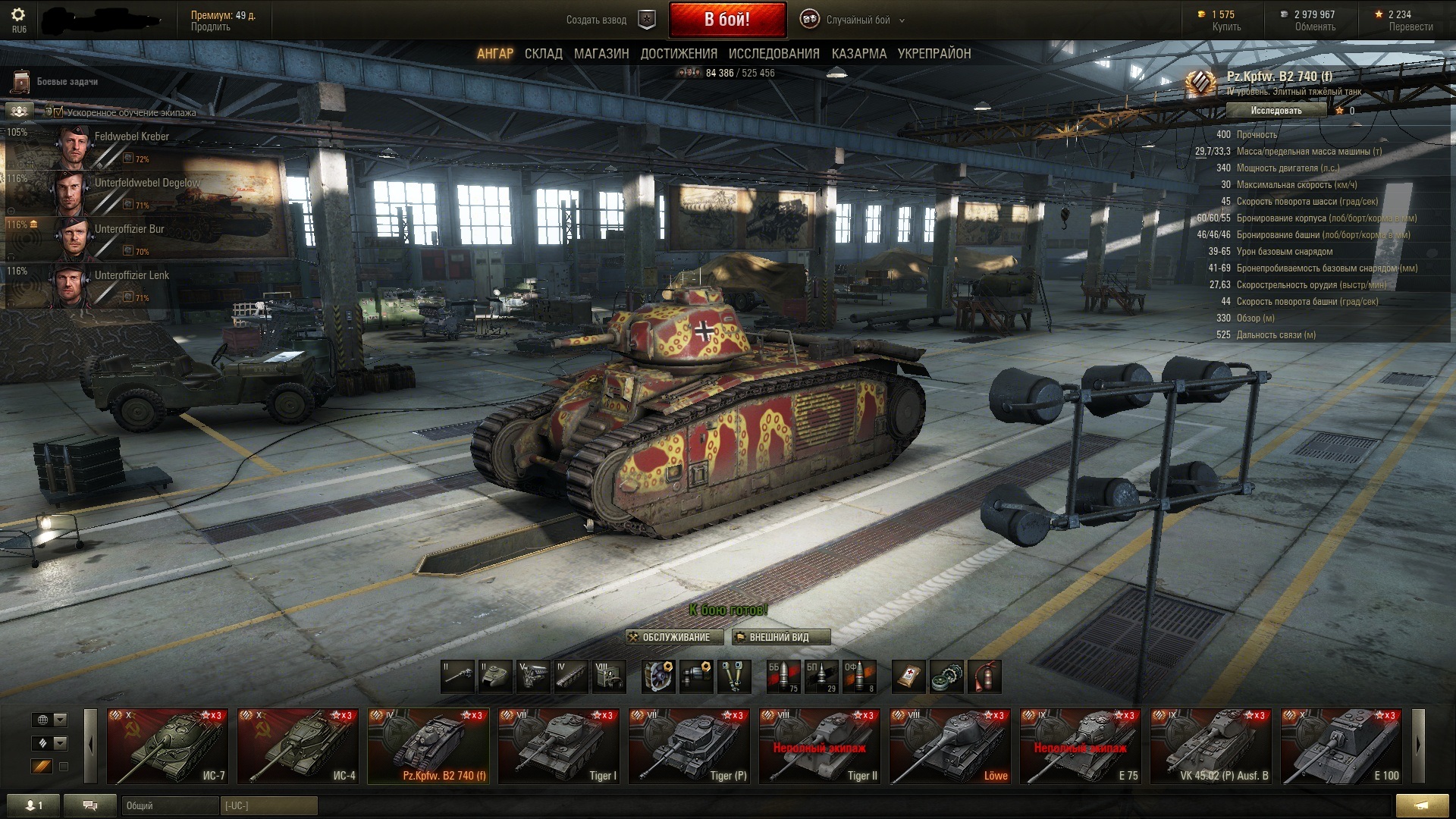The width and height of the screenshot is (1456, 819).
Task: Open the ВНЕШНИЙ ВИД customization
Action: click(781, 637)
